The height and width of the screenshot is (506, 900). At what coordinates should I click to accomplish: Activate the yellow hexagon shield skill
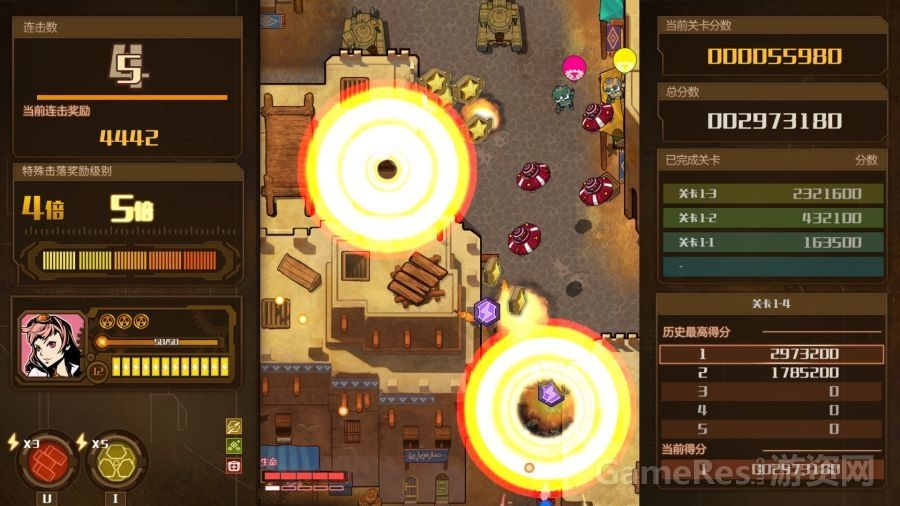tap(116, 461)
